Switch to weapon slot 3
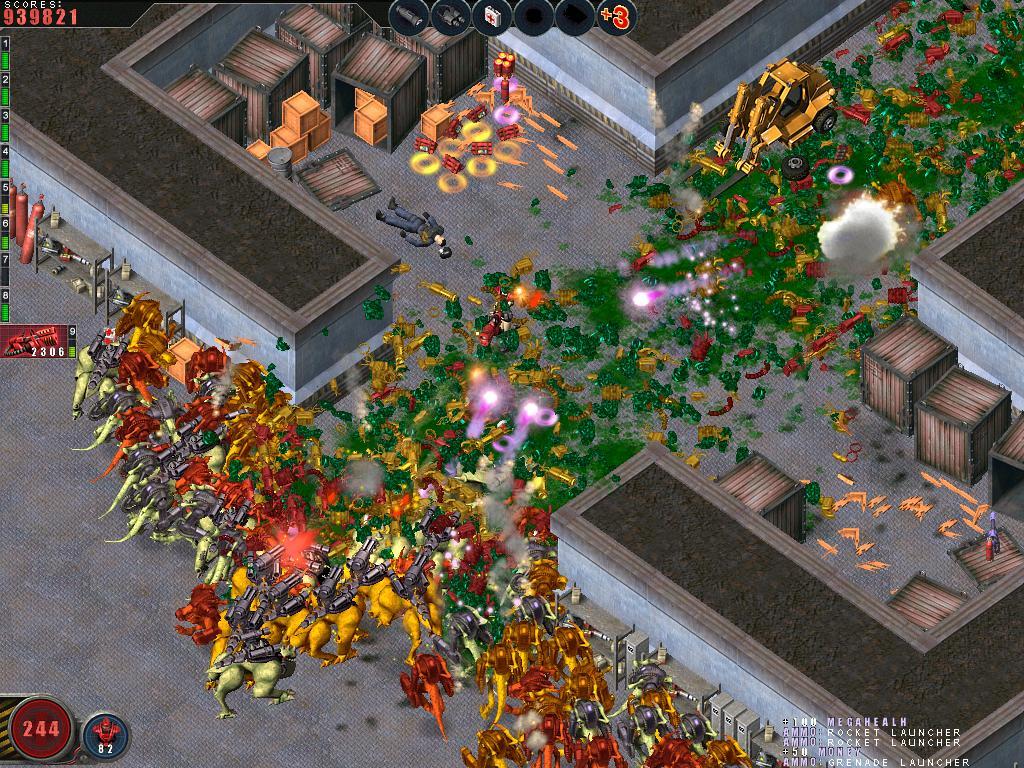This screenshot has width=1024, height=768. coord(5,125)
